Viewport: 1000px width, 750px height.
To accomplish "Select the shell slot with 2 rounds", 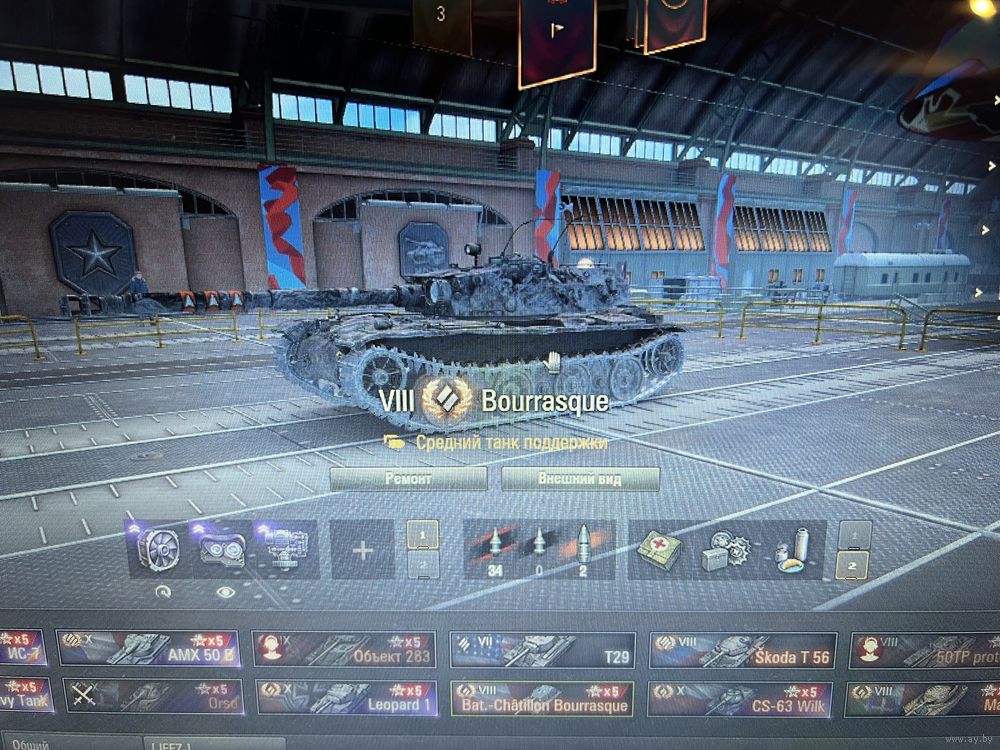I will 583,550.
